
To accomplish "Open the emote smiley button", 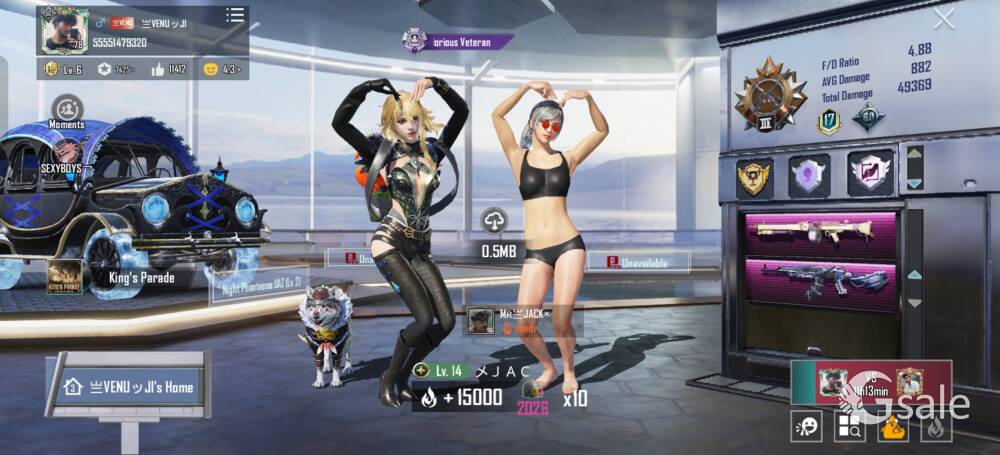I will click(x=805, y=427).
